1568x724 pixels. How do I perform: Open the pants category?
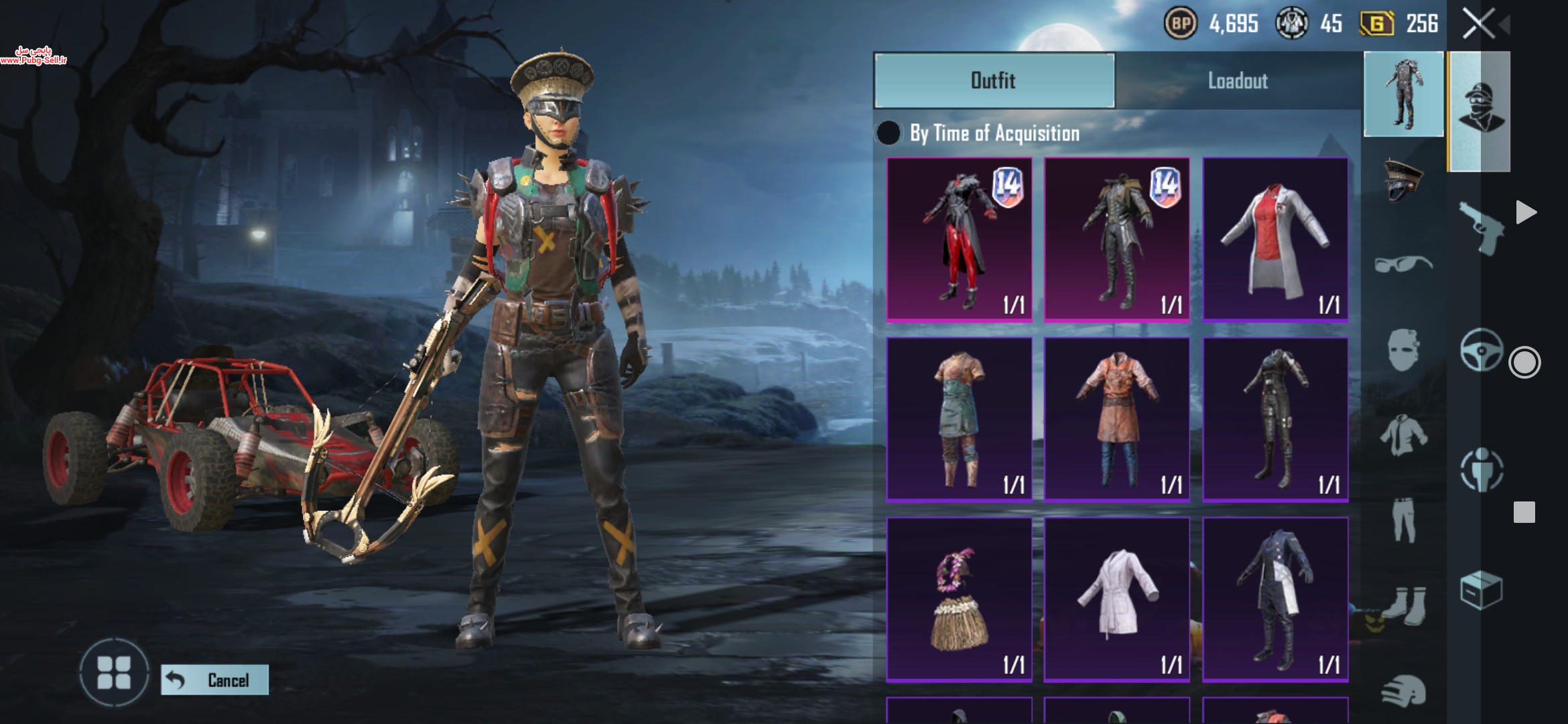click(x=1403, y=519)
